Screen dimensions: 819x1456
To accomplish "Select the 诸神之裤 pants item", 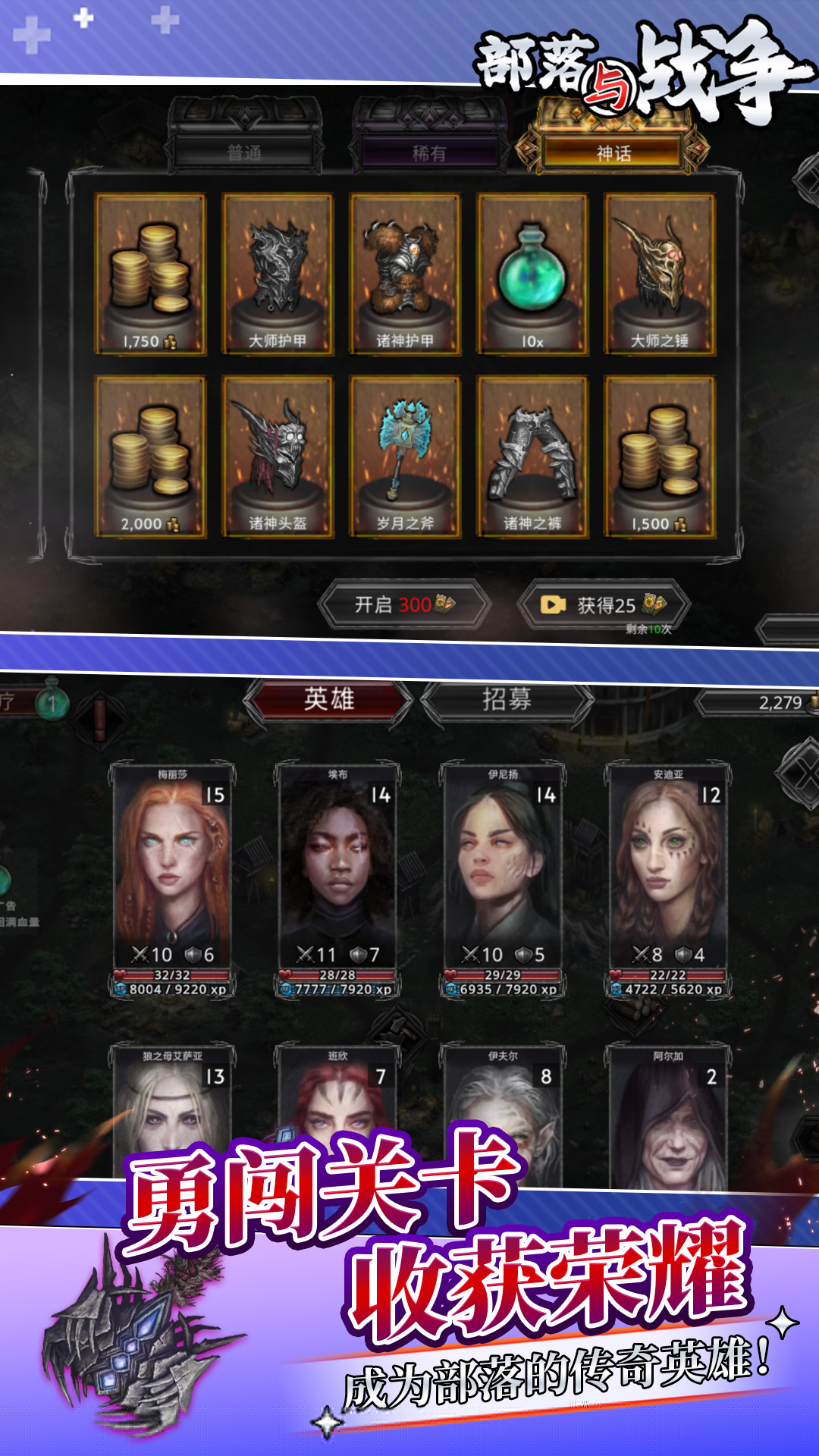I will 532,457.
